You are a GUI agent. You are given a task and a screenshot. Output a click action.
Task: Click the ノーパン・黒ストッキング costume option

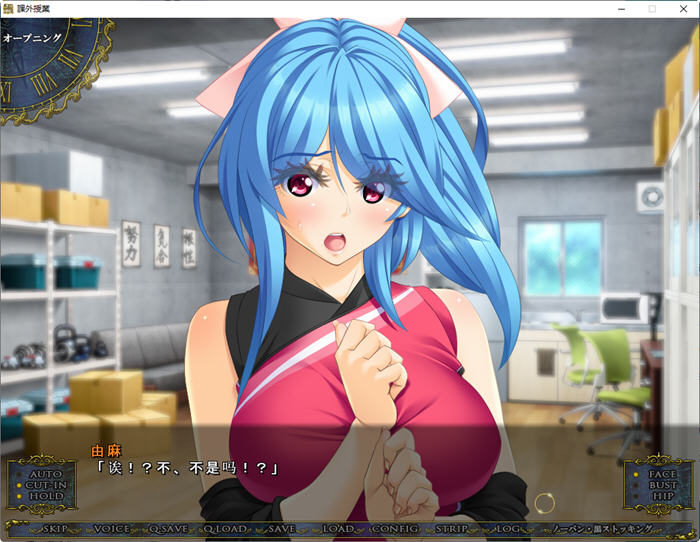tap(596, 528)
